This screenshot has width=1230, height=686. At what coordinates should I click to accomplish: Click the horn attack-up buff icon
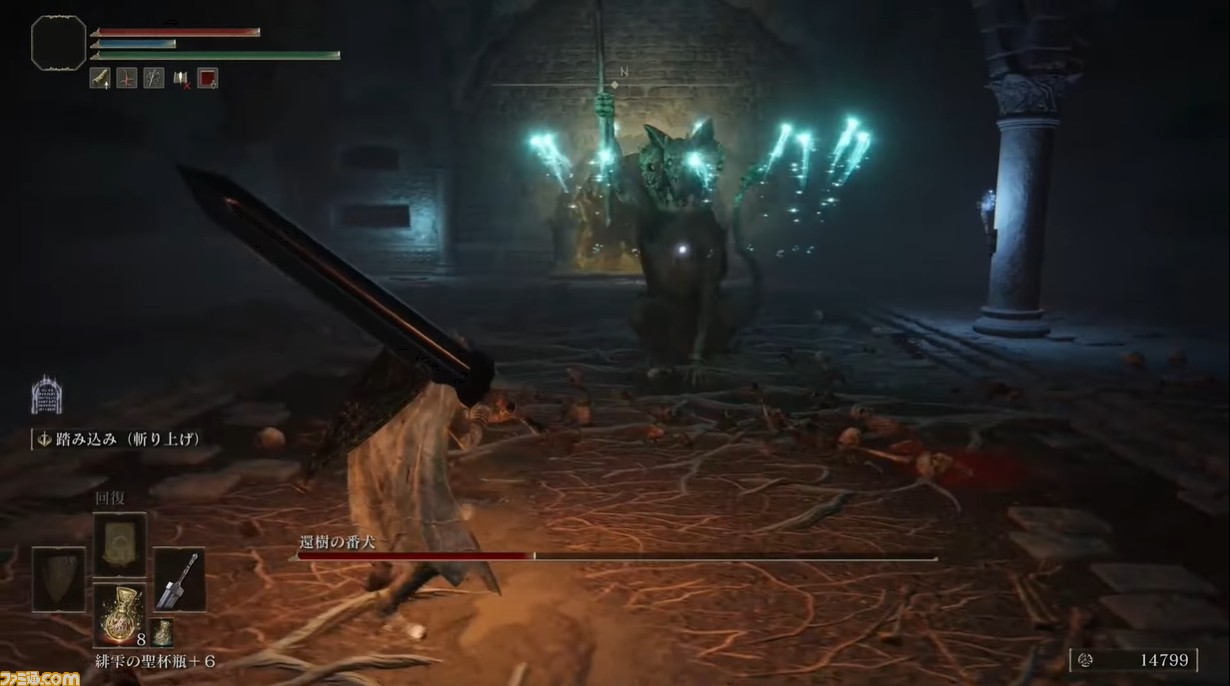tap(100, 78)
